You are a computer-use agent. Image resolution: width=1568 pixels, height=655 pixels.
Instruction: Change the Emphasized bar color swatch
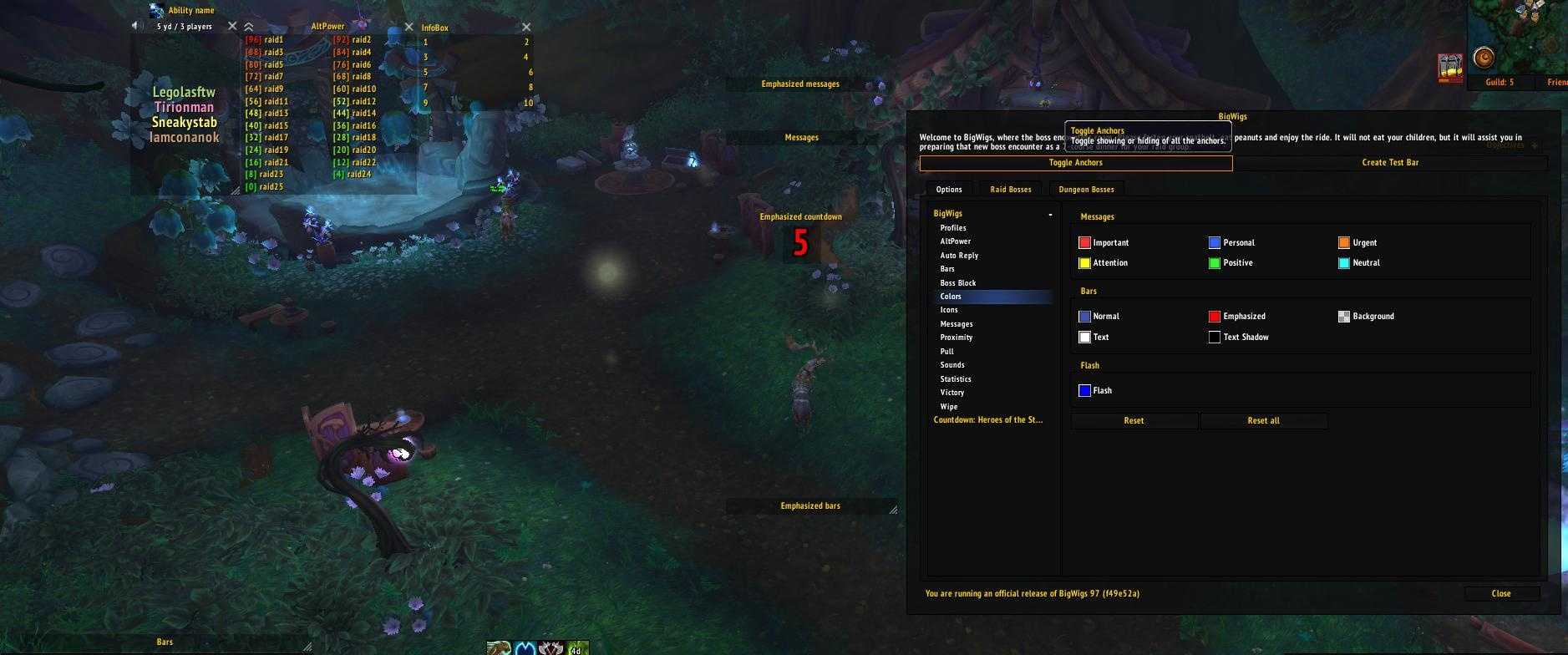(1214, 317)
